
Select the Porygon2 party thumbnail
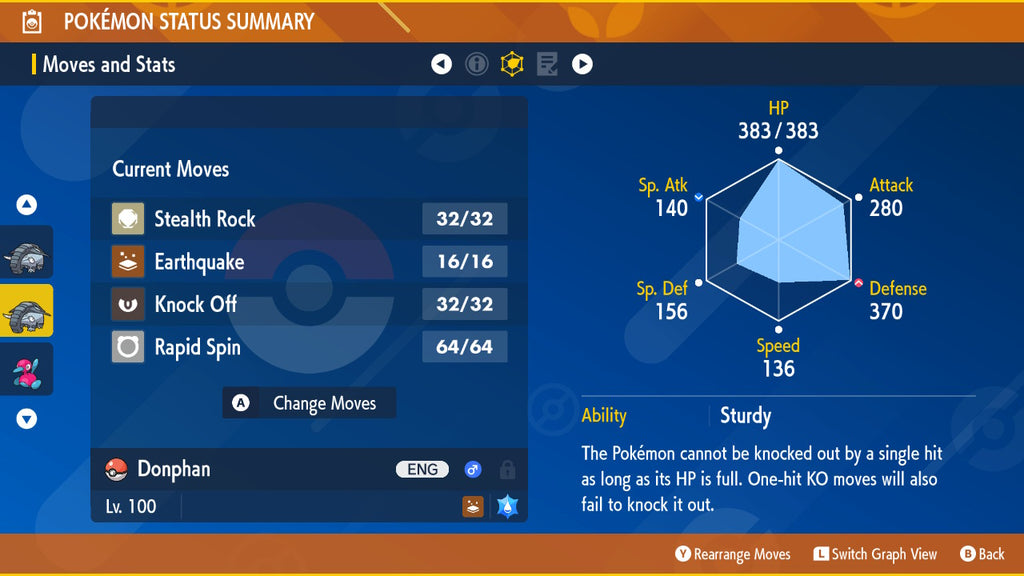point(27,368)
